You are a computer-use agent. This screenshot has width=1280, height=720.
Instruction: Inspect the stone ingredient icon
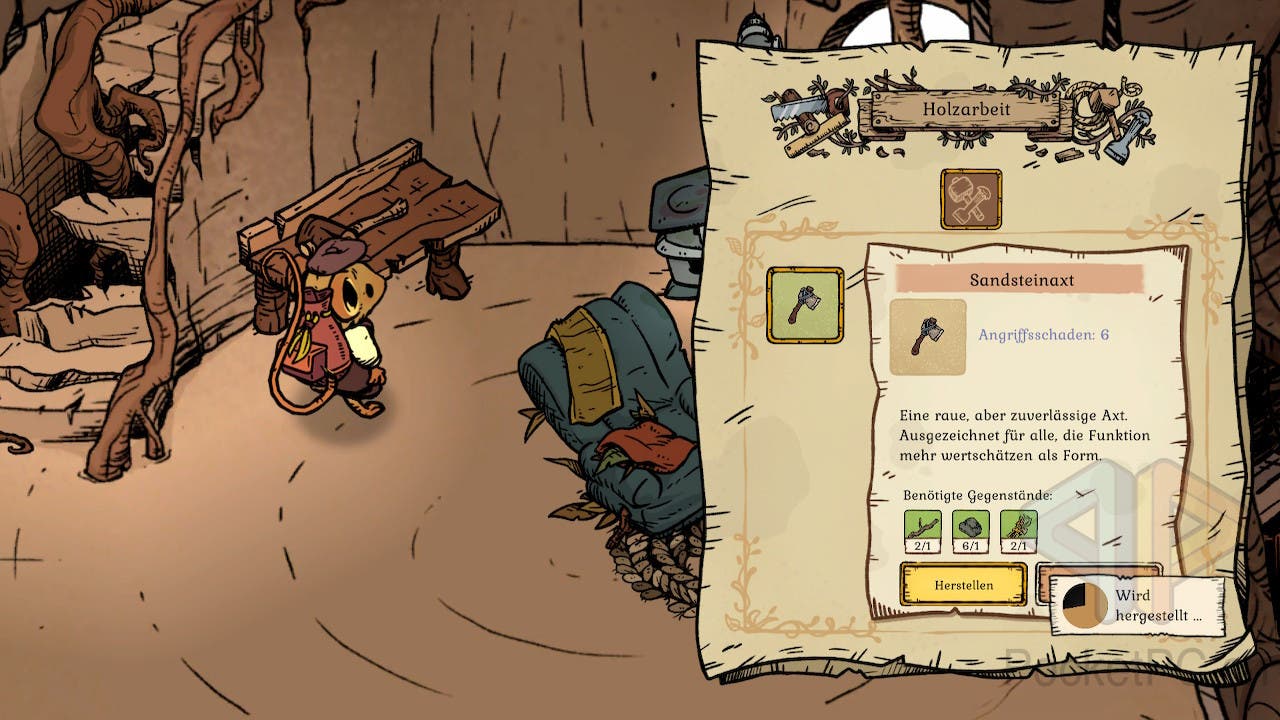pyautogui.click(x=970, y=527)
